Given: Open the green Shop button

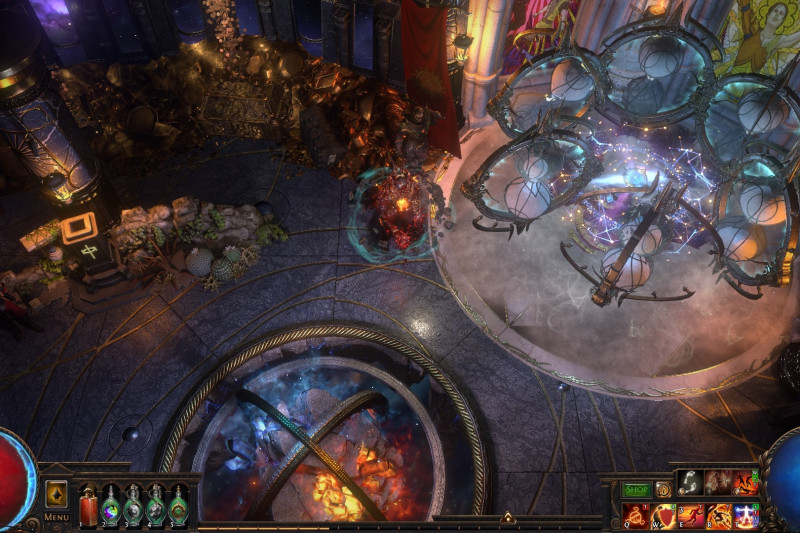Looking at the screenshot, I should click(636, 490).
